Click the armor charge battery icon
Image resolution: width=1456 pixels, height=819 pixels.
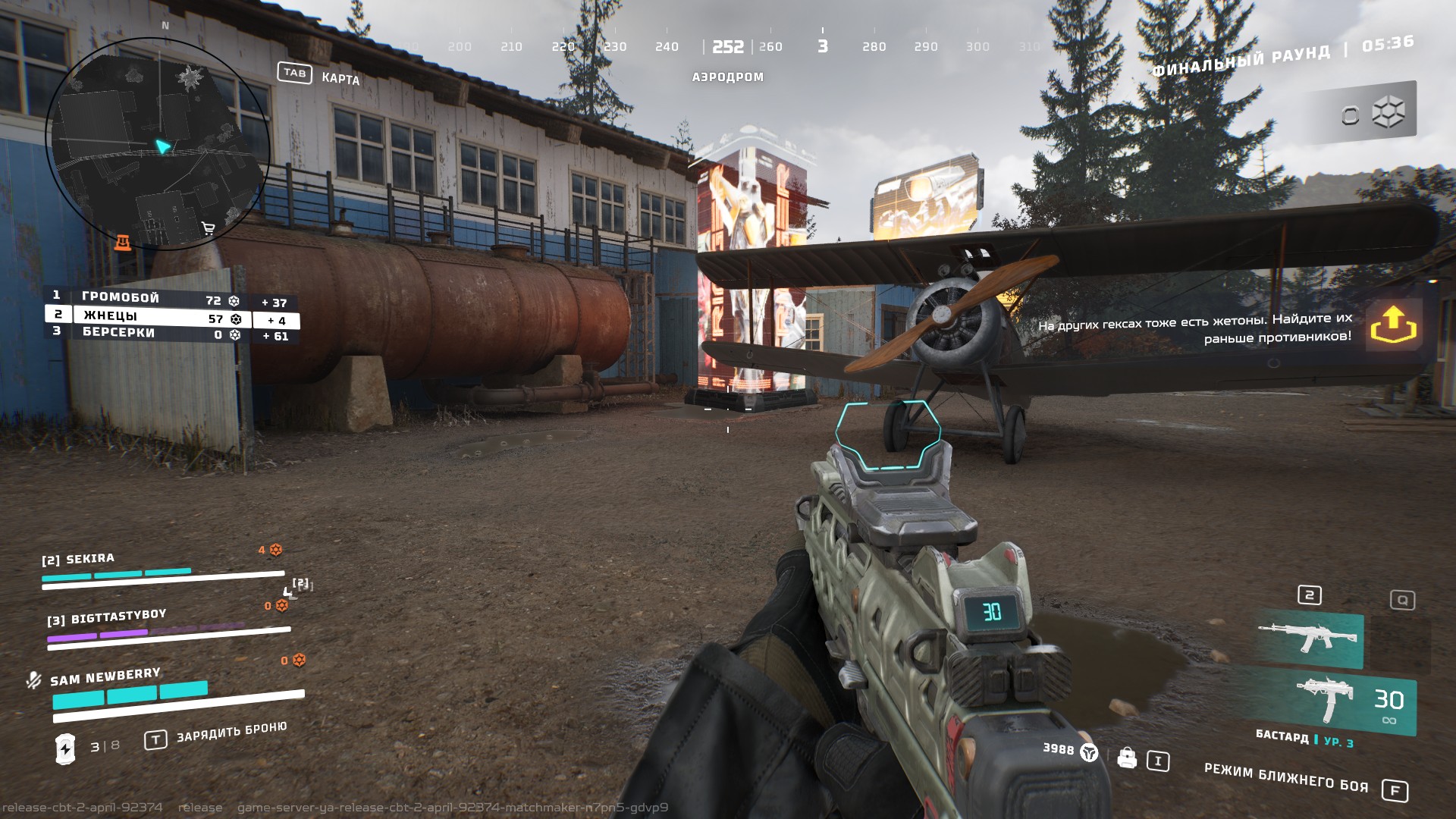tap(66, 748)
